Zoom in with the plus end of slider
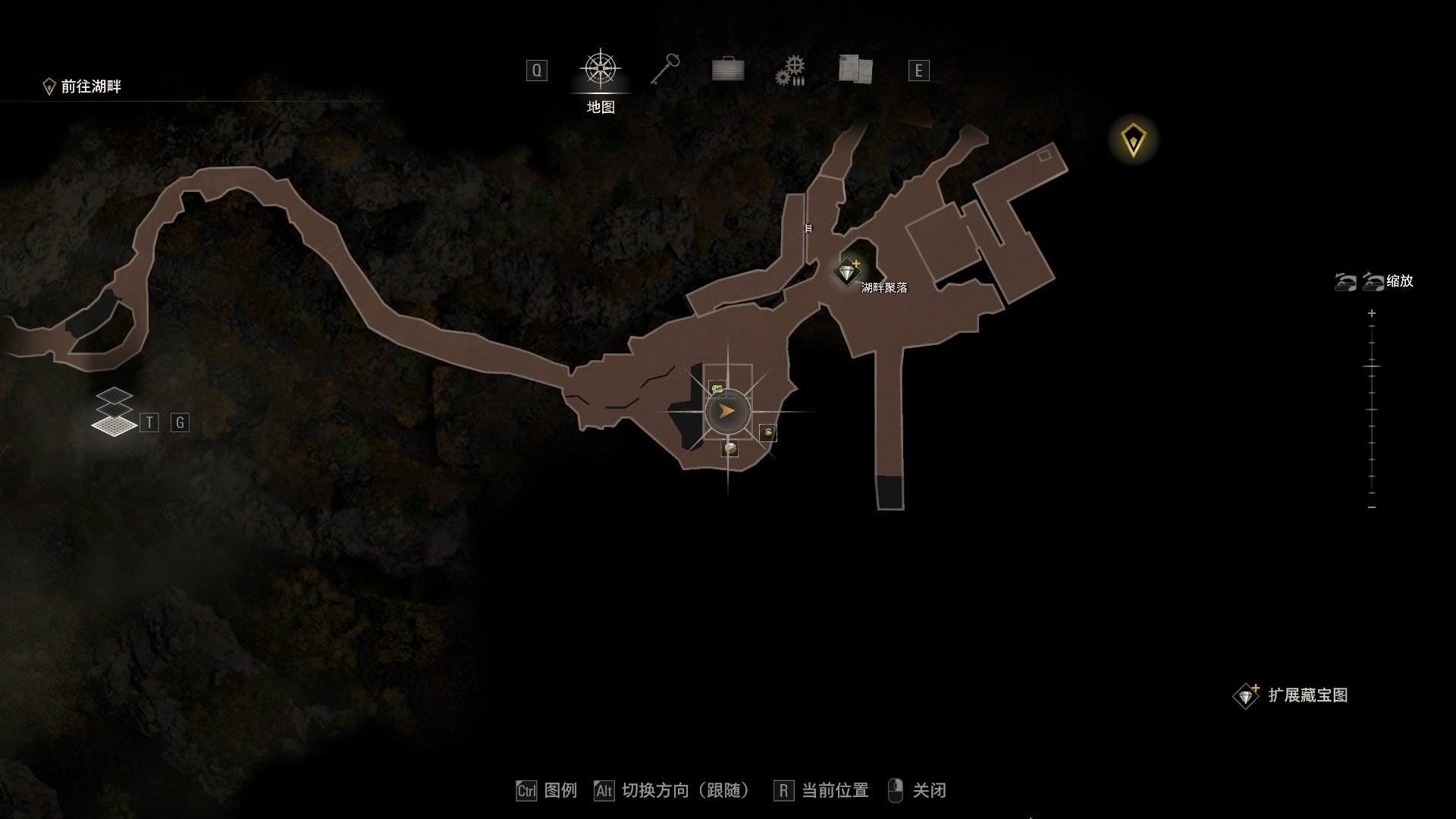1456x819 pixels. (x=1372, y=313)
